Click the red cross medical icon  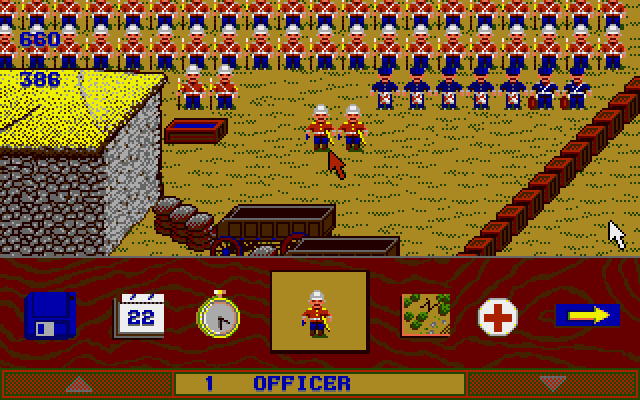click(x=497, y=317)
